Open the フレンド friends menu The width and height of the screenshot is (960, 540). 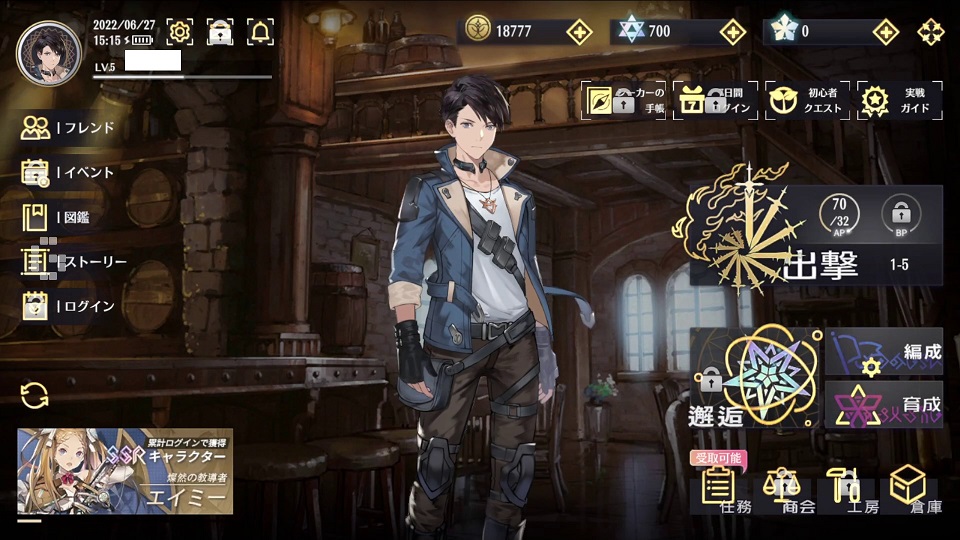tap(68, 128)
